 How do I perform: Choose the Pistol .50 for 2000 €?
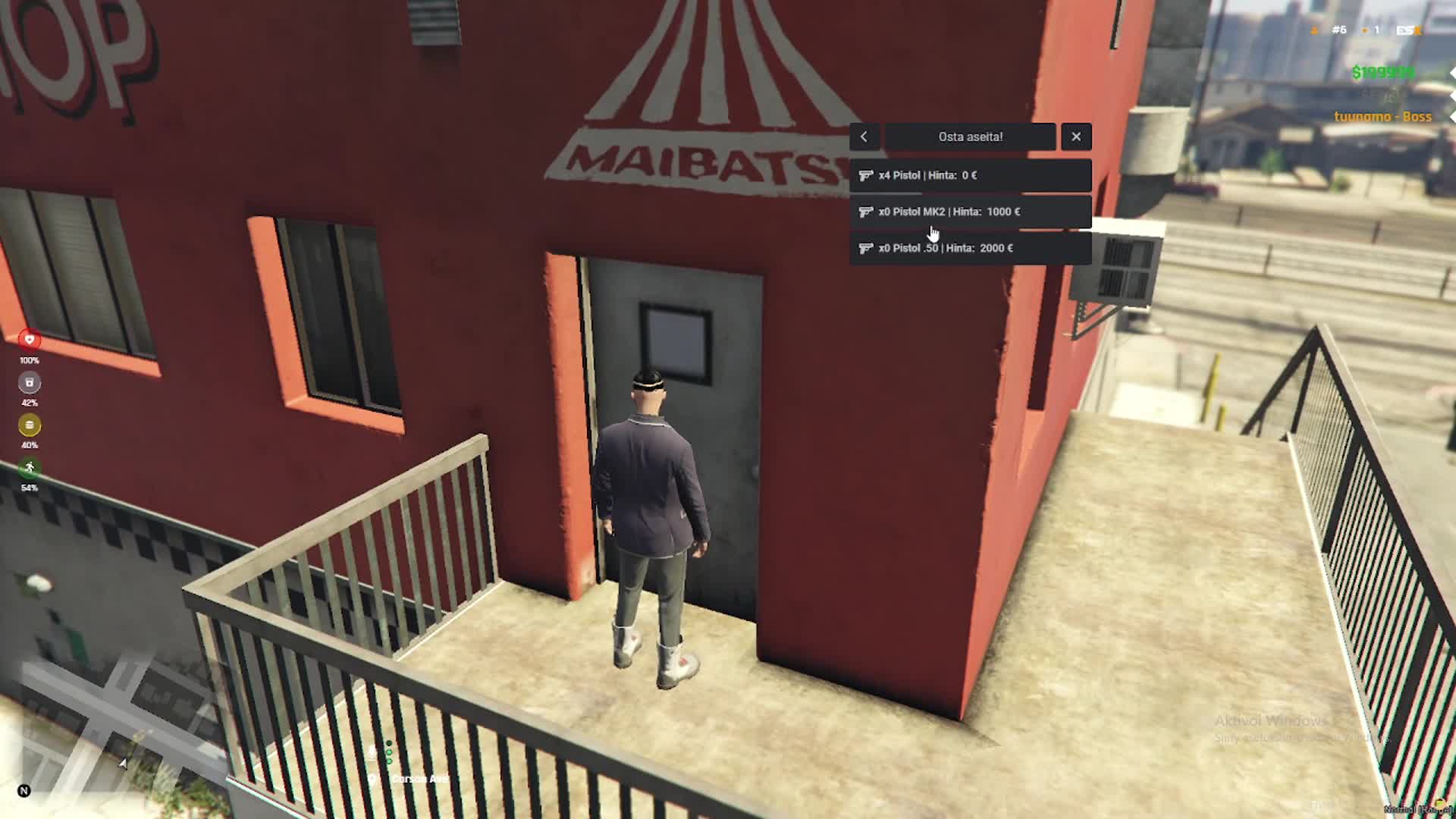tap(970, 248)
